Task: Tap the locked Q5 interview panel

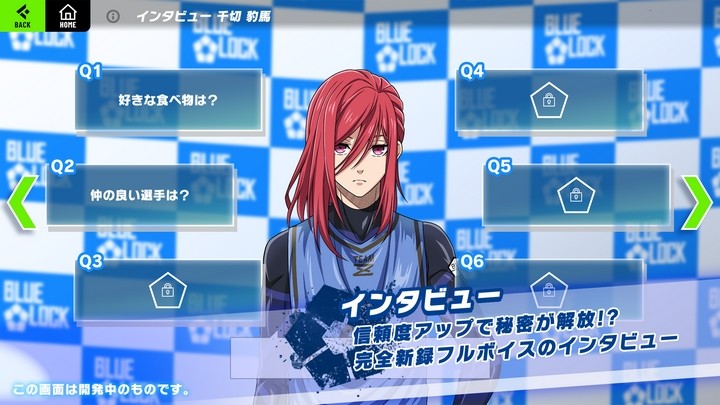Action: [x=575, y=194]
